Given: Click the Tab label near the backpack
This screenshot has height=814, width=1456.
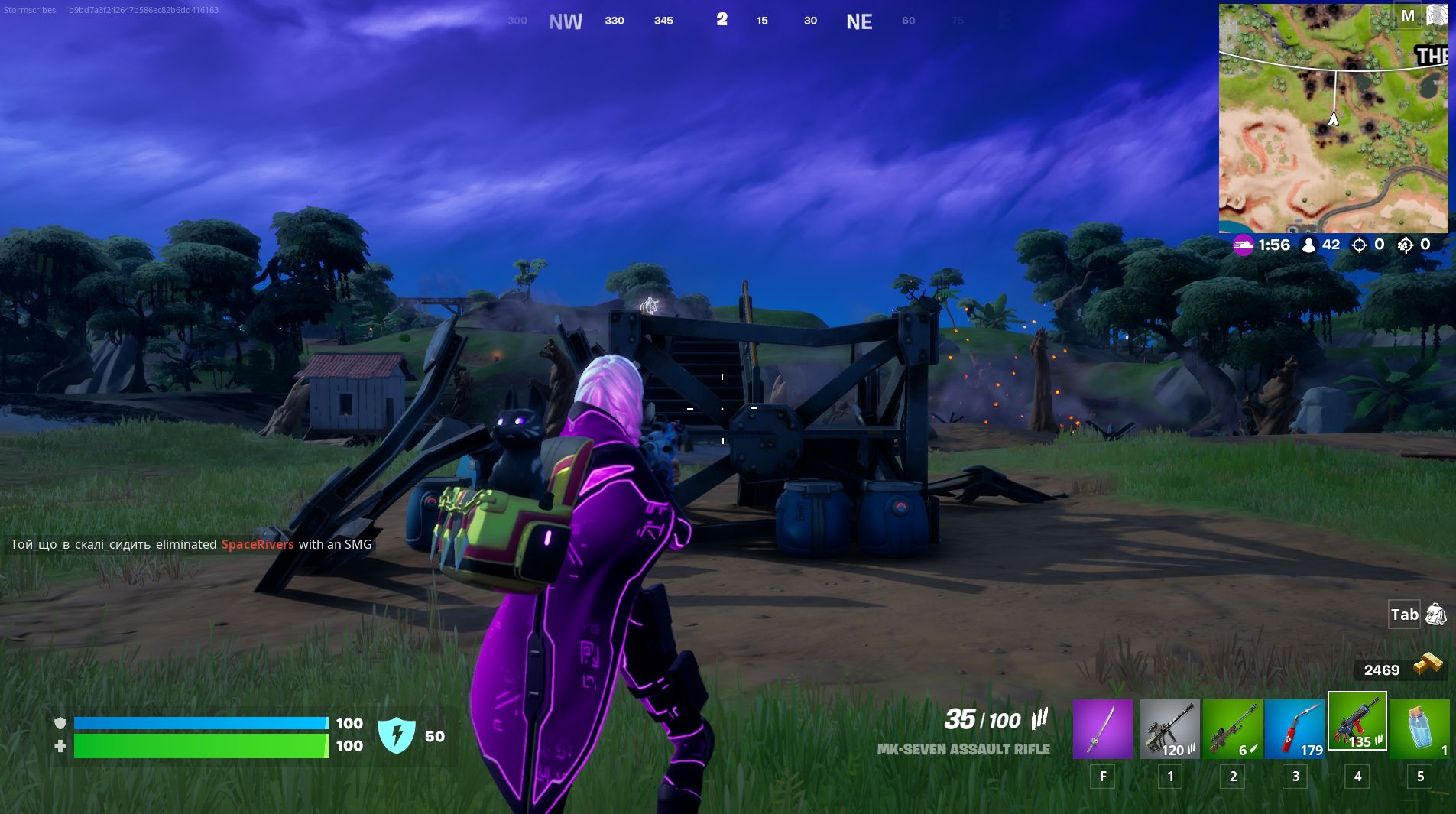Looking at the screenshot, I should tap(1403, 614).
